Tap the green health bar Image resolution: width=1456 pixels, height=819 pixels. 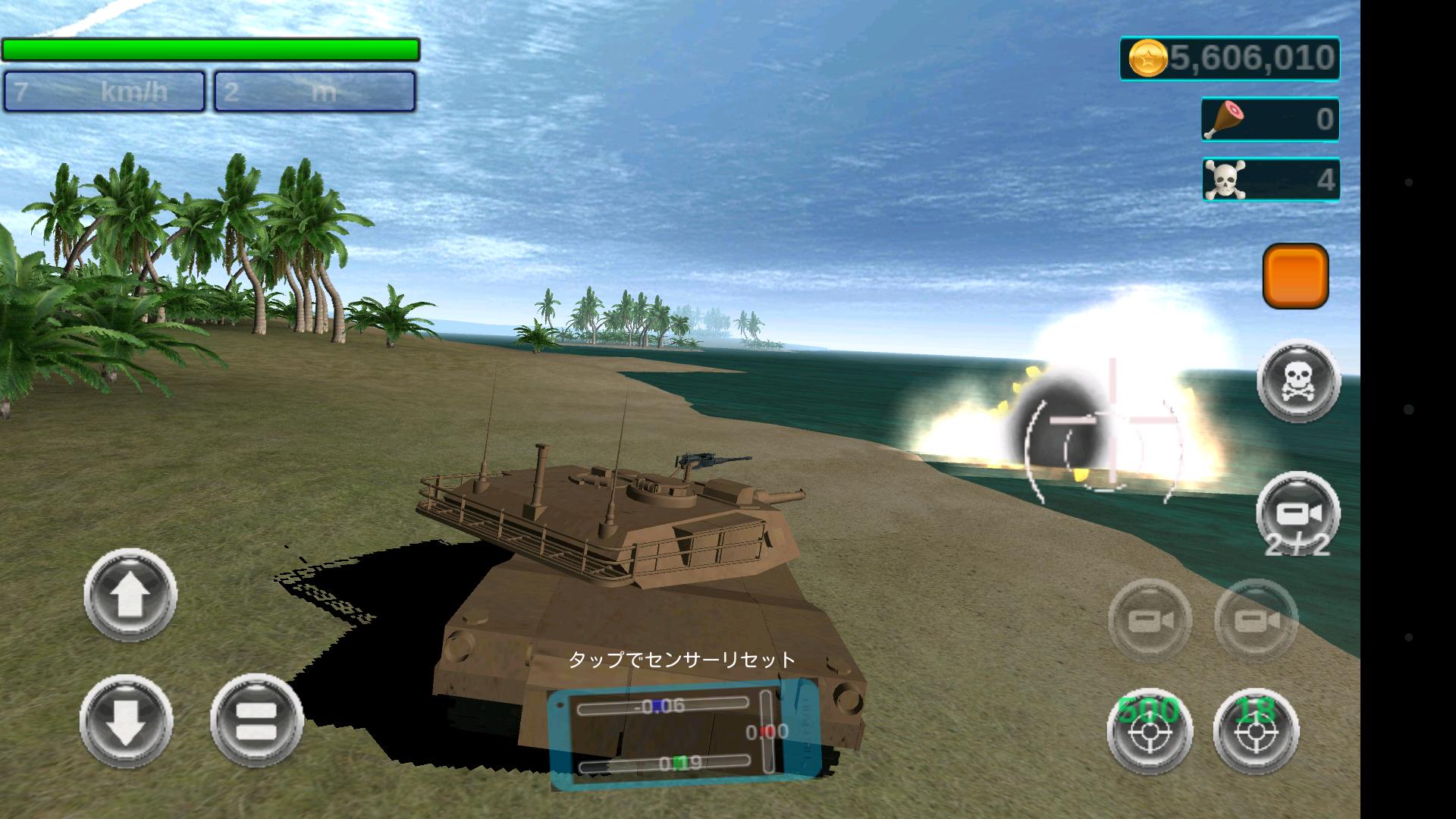(211, 49)
